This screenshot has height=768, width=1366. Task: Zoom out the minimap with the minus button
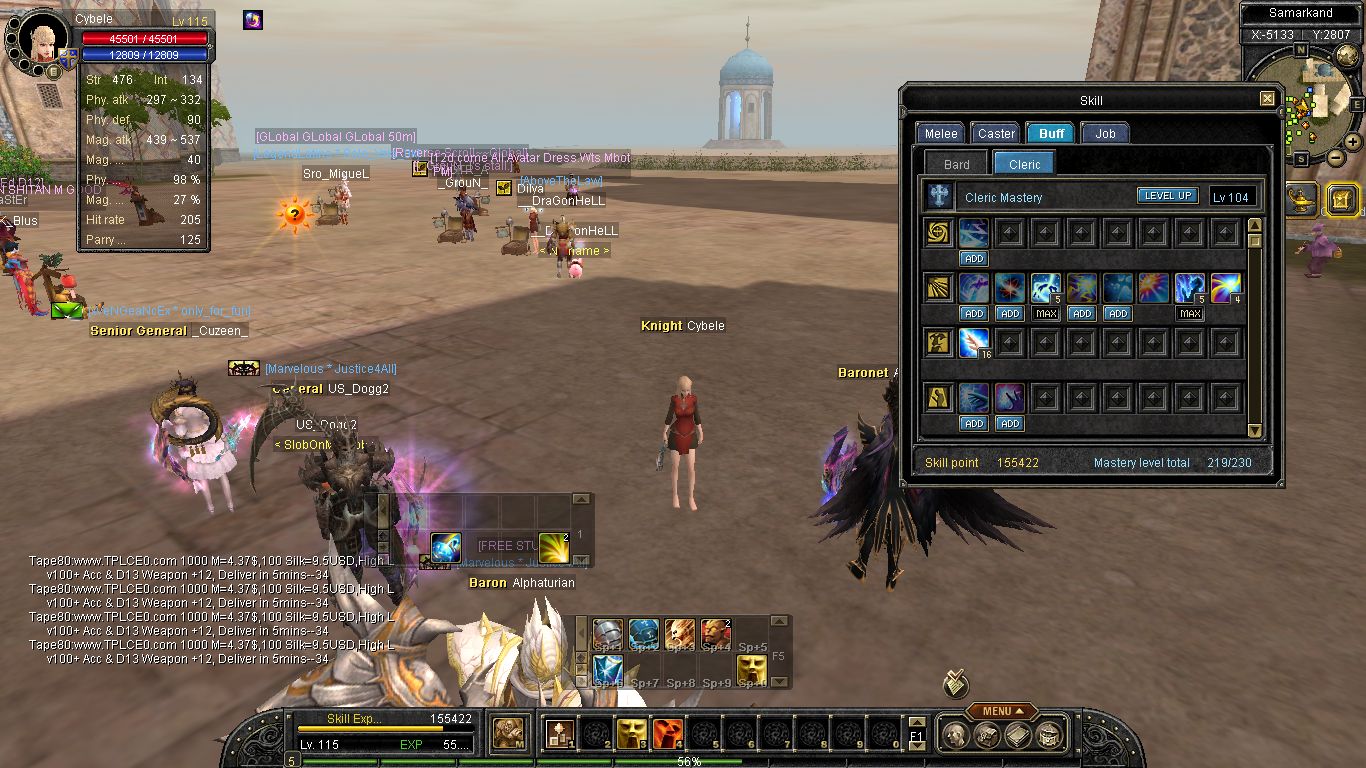tap(1337, 157)
